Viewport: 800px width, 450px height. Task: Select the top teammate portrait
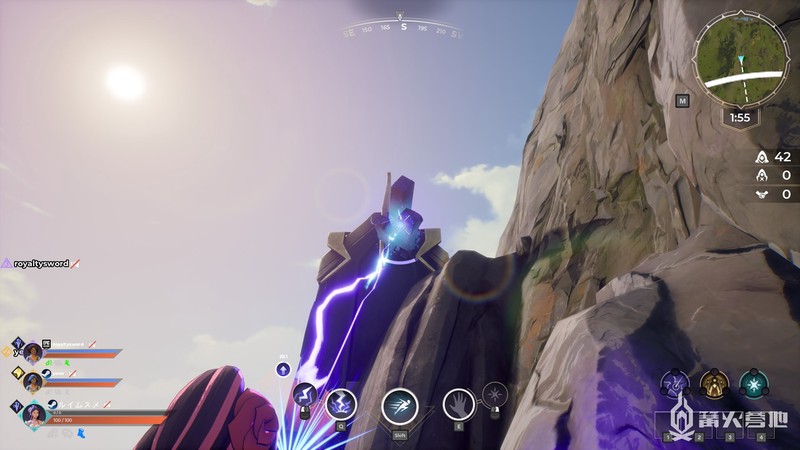(x=32, y=351)
